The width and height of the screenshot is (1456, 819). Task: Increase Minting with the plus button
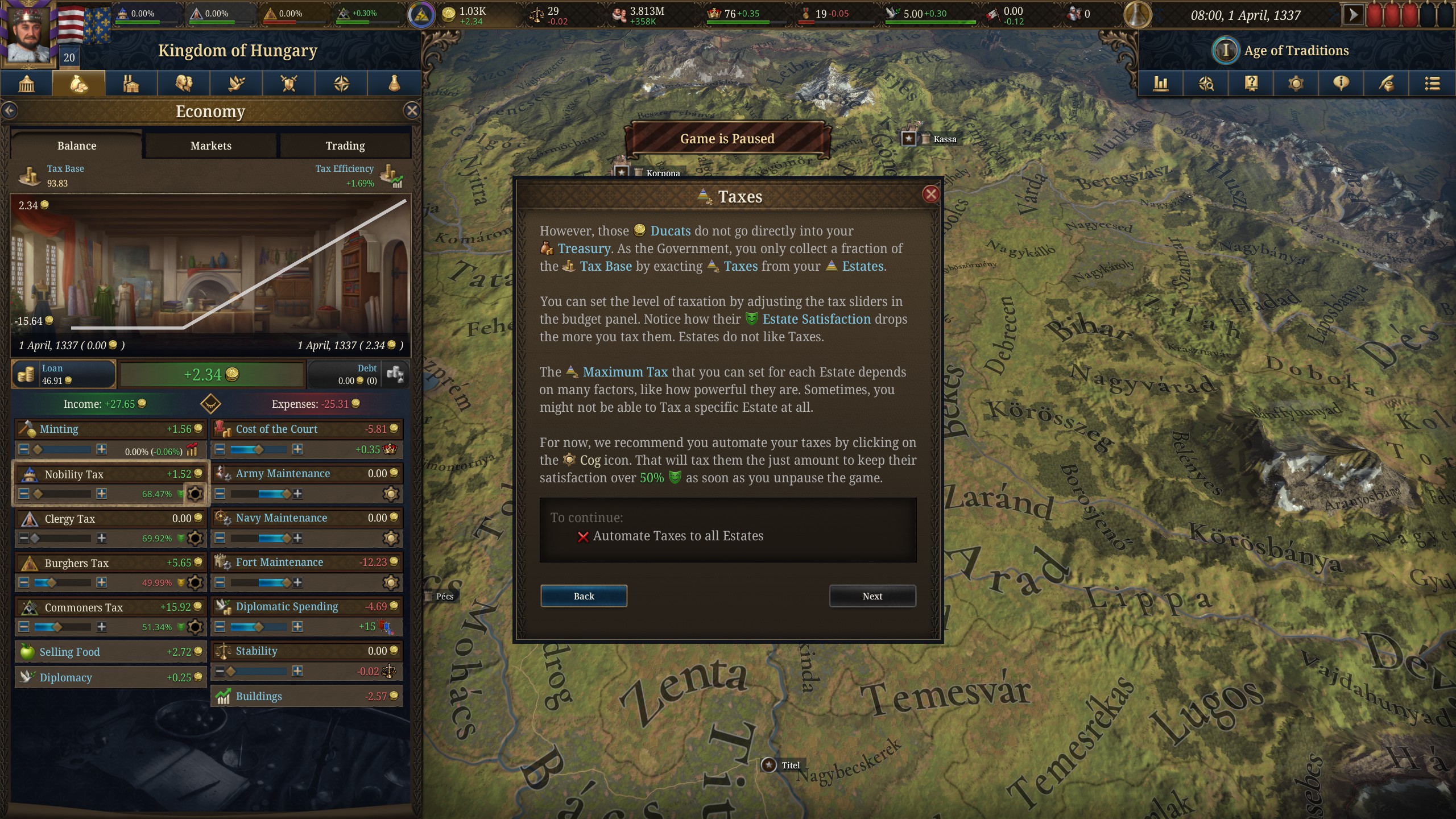[x=101, y=449]
